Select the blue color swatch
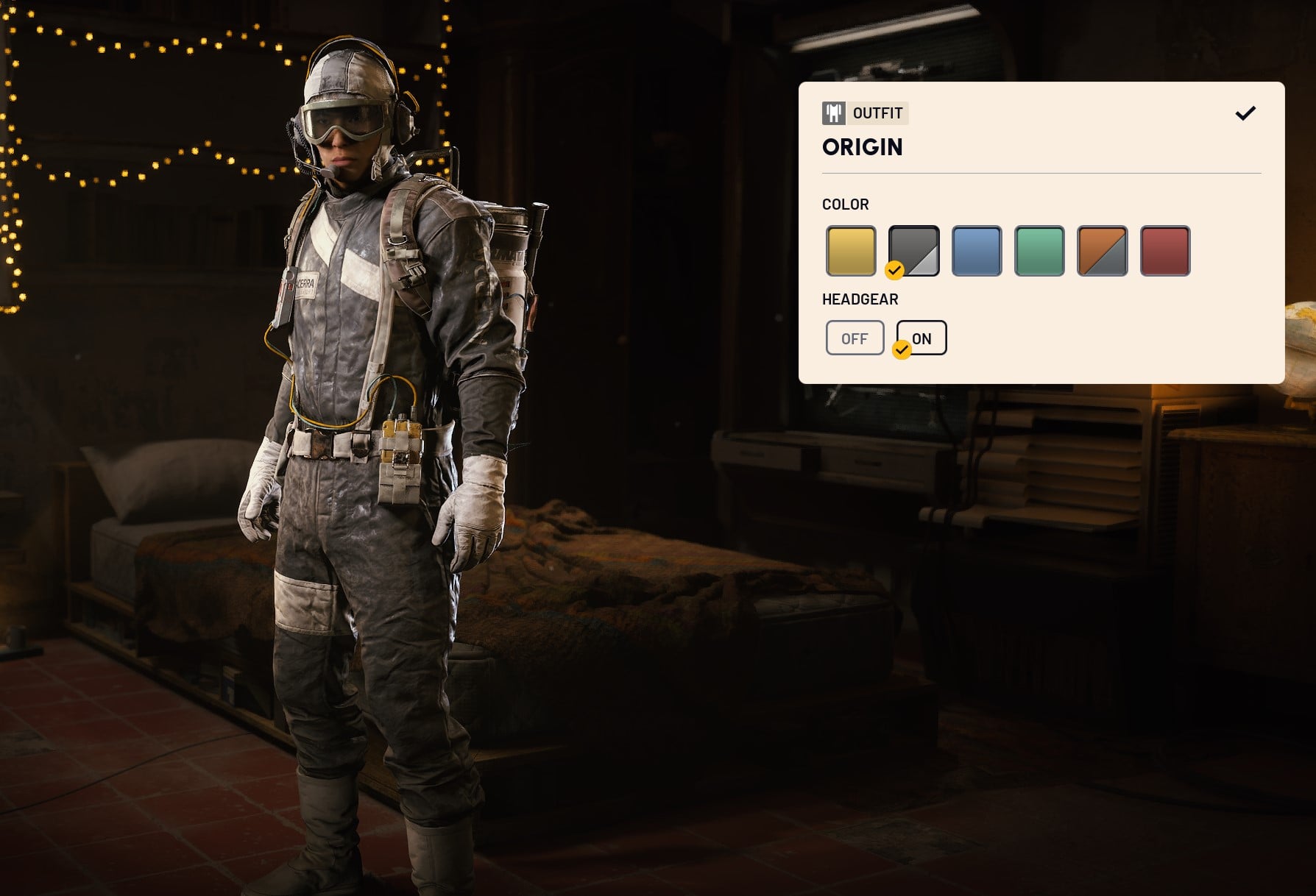Screen dimensions: 1316x896 tap(977, 251)
